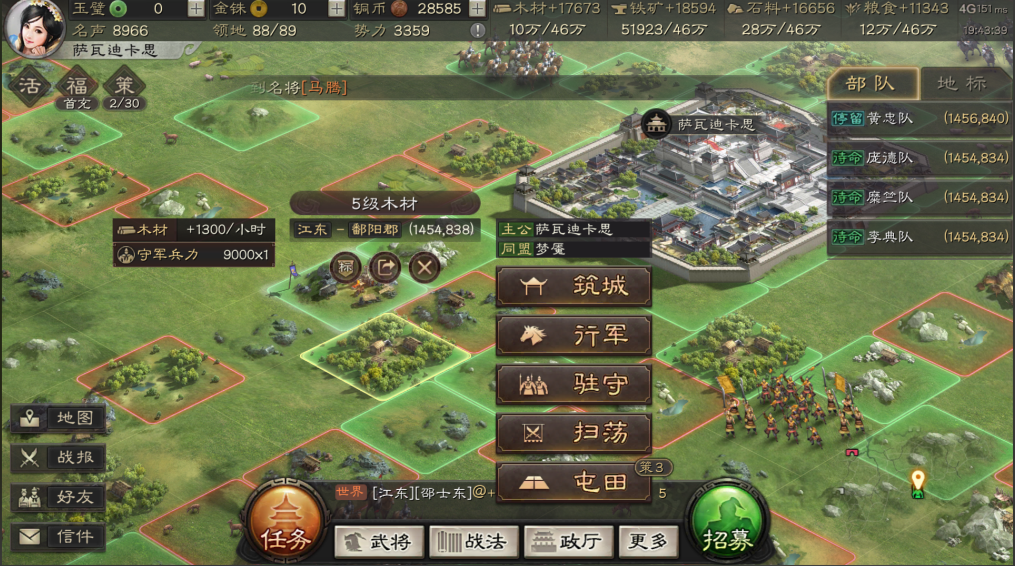1015x566 pixels.
Task: Select the 扫荡 (sweep) command
Action: pyautogui.click(x=574, y=433)
